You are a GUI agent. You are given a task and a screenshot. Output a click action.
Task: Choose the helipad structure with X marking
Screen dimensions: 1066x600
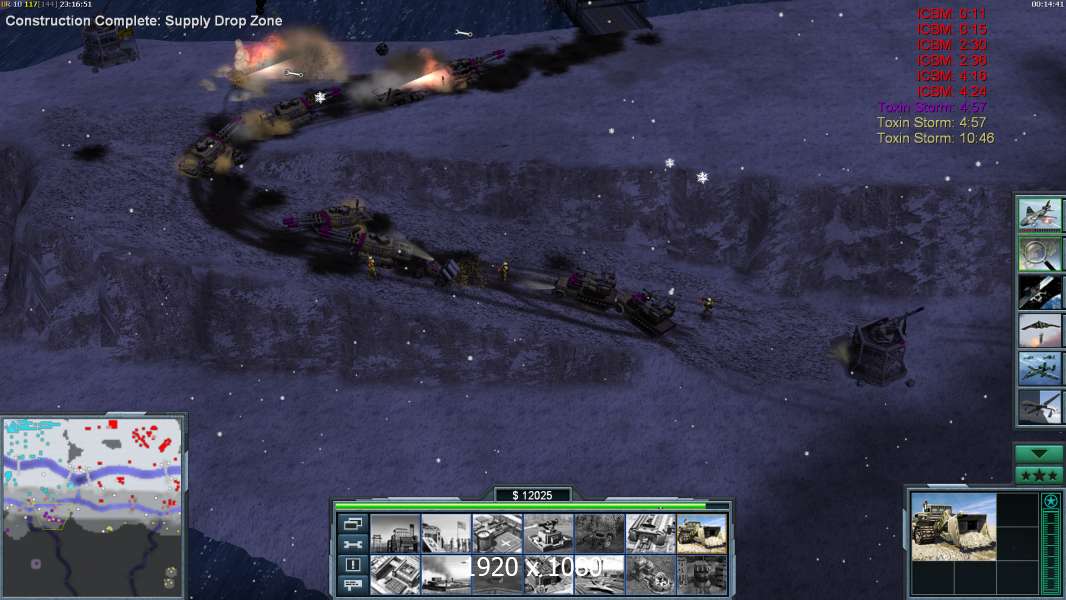[x=497, y=533]
